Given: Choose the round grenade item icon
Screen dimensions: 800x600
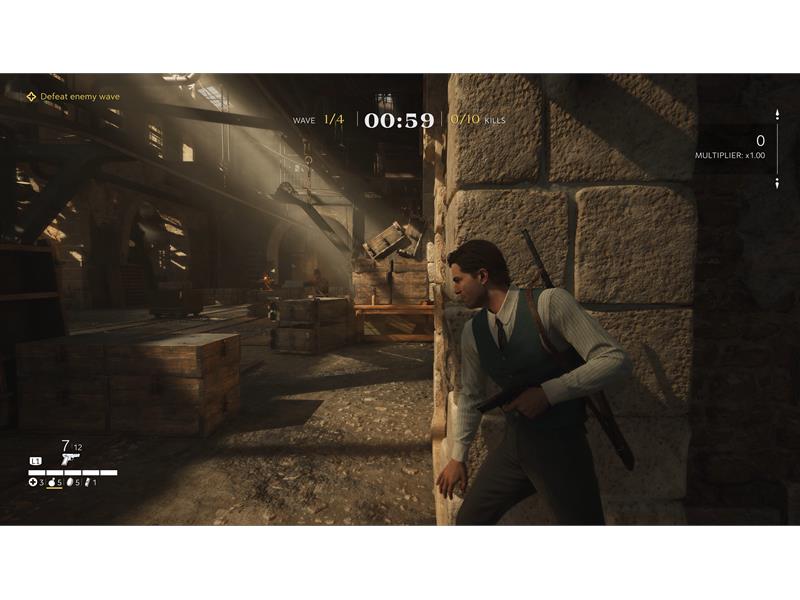Looking at the screenshot, I should point(52,483).
